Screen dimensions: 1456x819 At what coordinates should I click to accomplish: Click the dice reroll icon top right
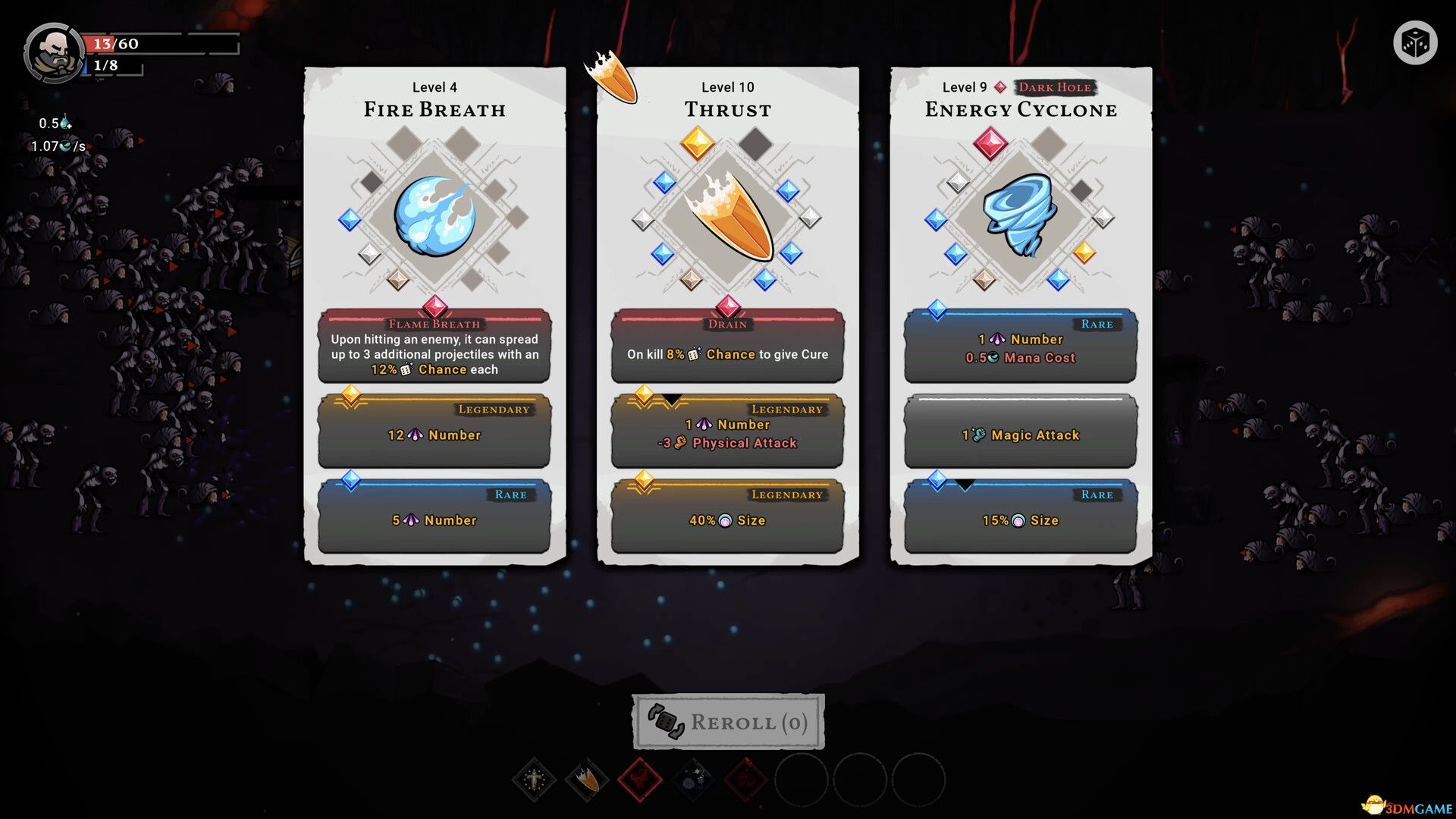[x=1415, y=43]
